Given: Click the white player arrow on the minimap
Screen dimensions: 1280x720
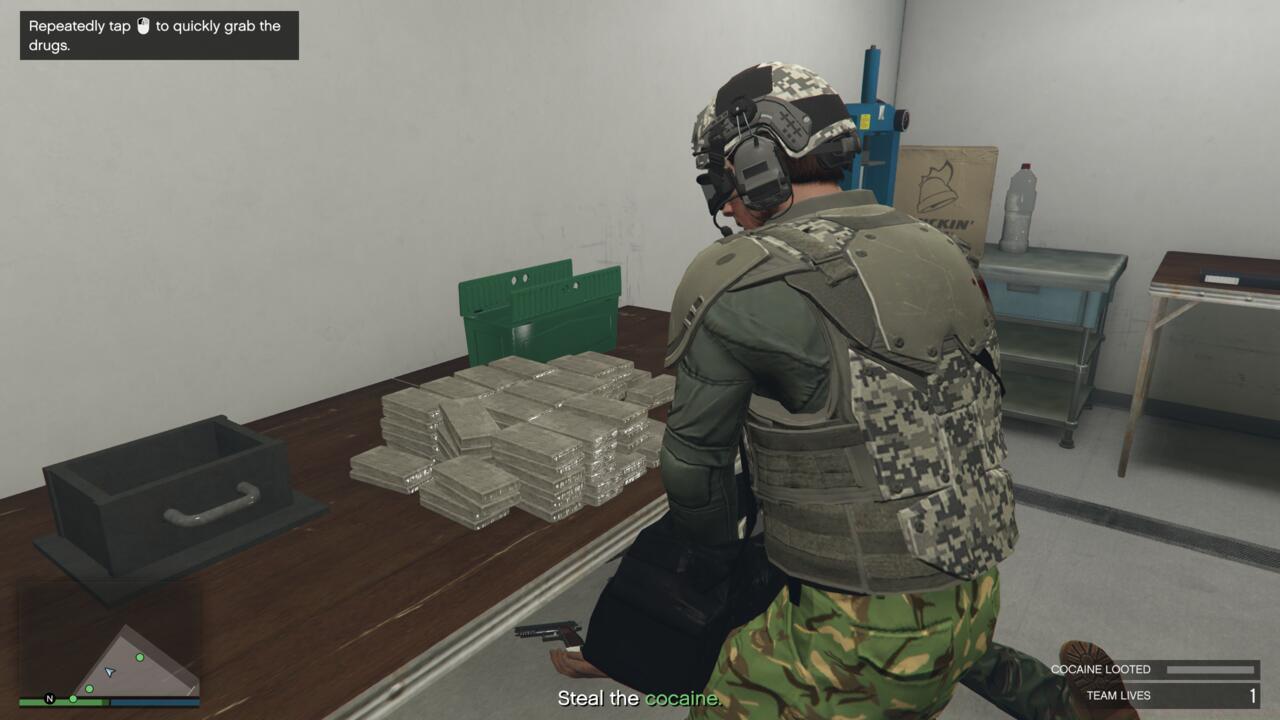Looking at the screenshot, I should (x=108, y=671).
